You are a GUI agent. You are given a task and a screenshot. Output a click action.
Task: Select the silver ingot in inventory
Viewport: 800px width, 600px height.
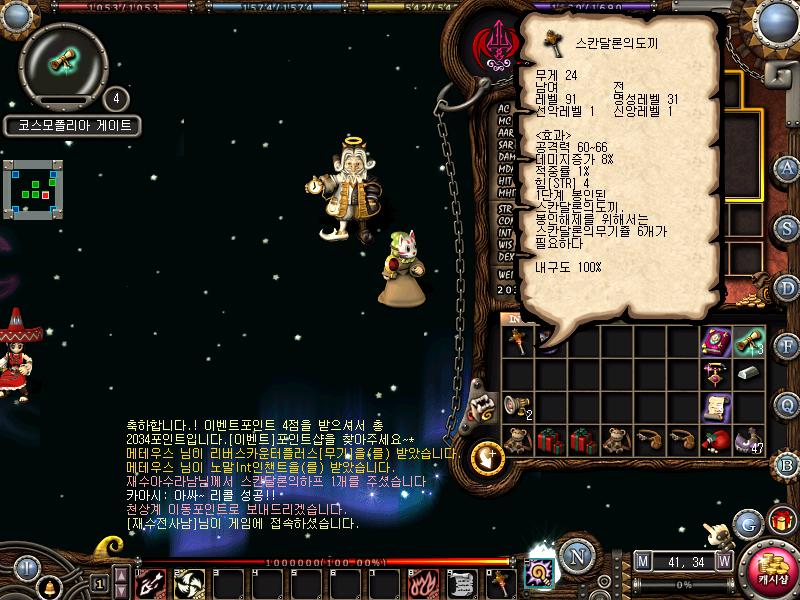[x=748, y=373]
